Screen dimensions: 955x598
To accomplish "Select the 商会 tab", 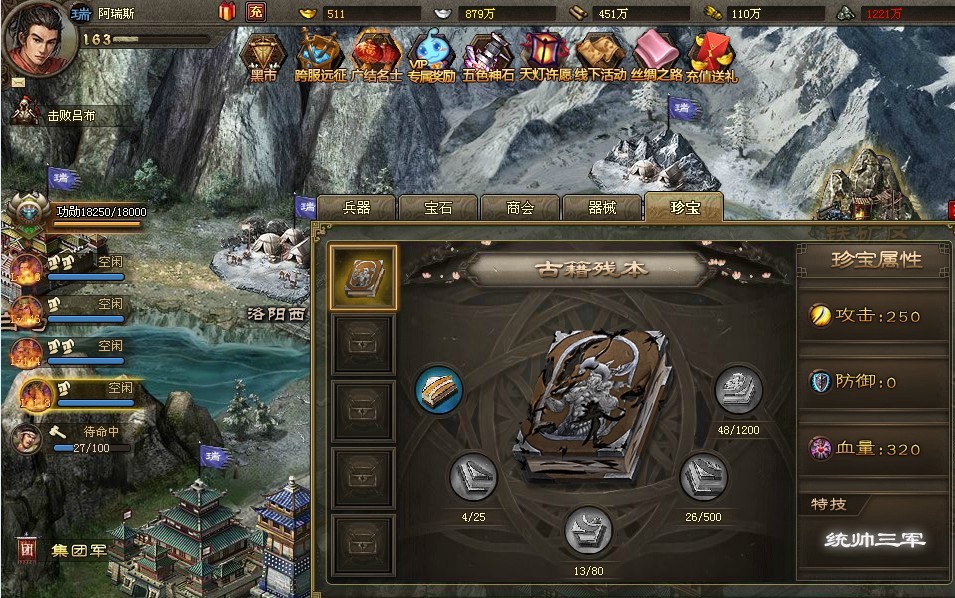I will (x=520, y=207).
